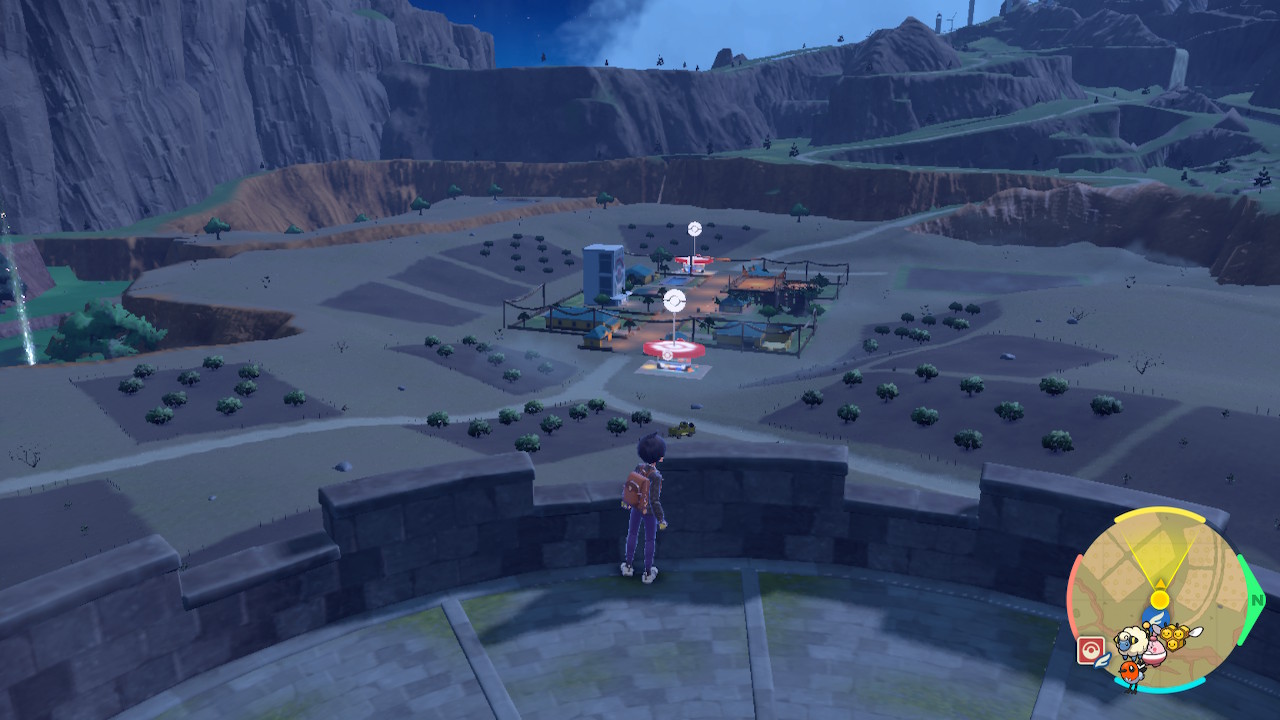Click the yellow player marker on the minimap

[x=1160, y=599]
